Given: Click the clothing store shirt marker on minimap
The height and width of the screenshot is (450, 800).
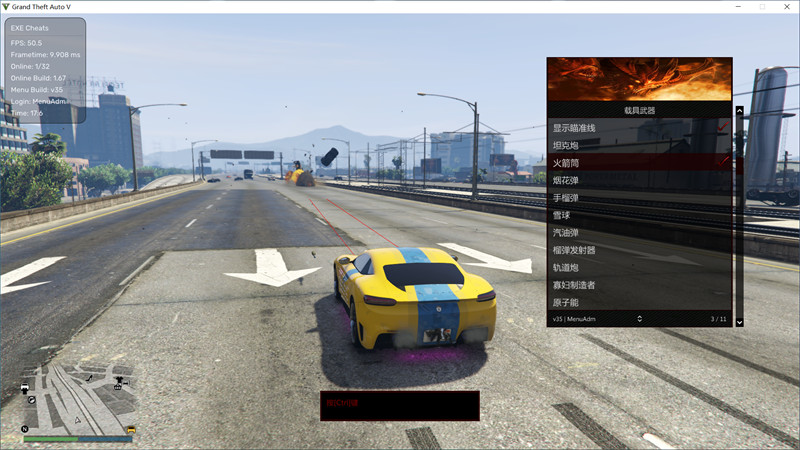Looking at the screenshot, I should [x=119, y=381].
